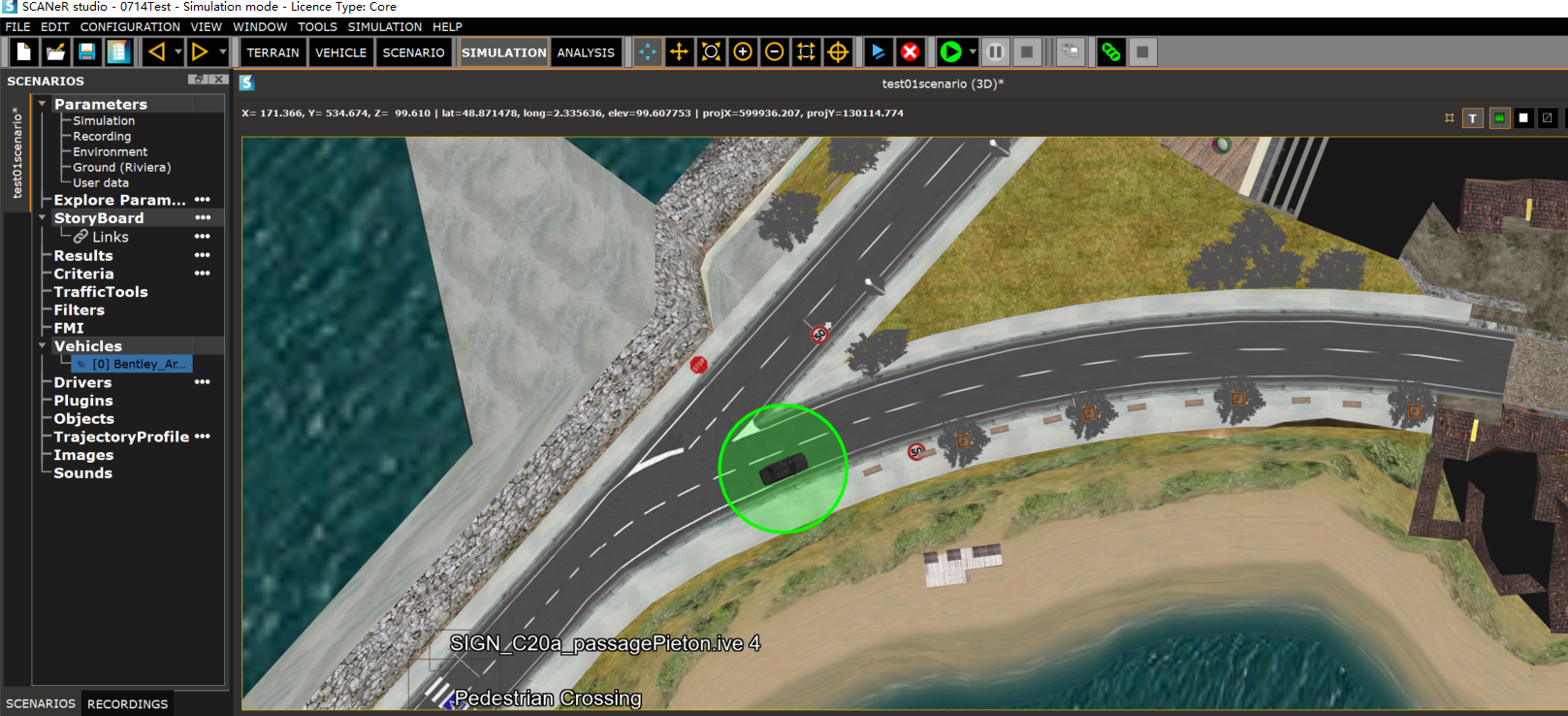The height and width of the screenshot is (716, 1568).
Task: Start simulation with green play button
Action: pos(950,52)
